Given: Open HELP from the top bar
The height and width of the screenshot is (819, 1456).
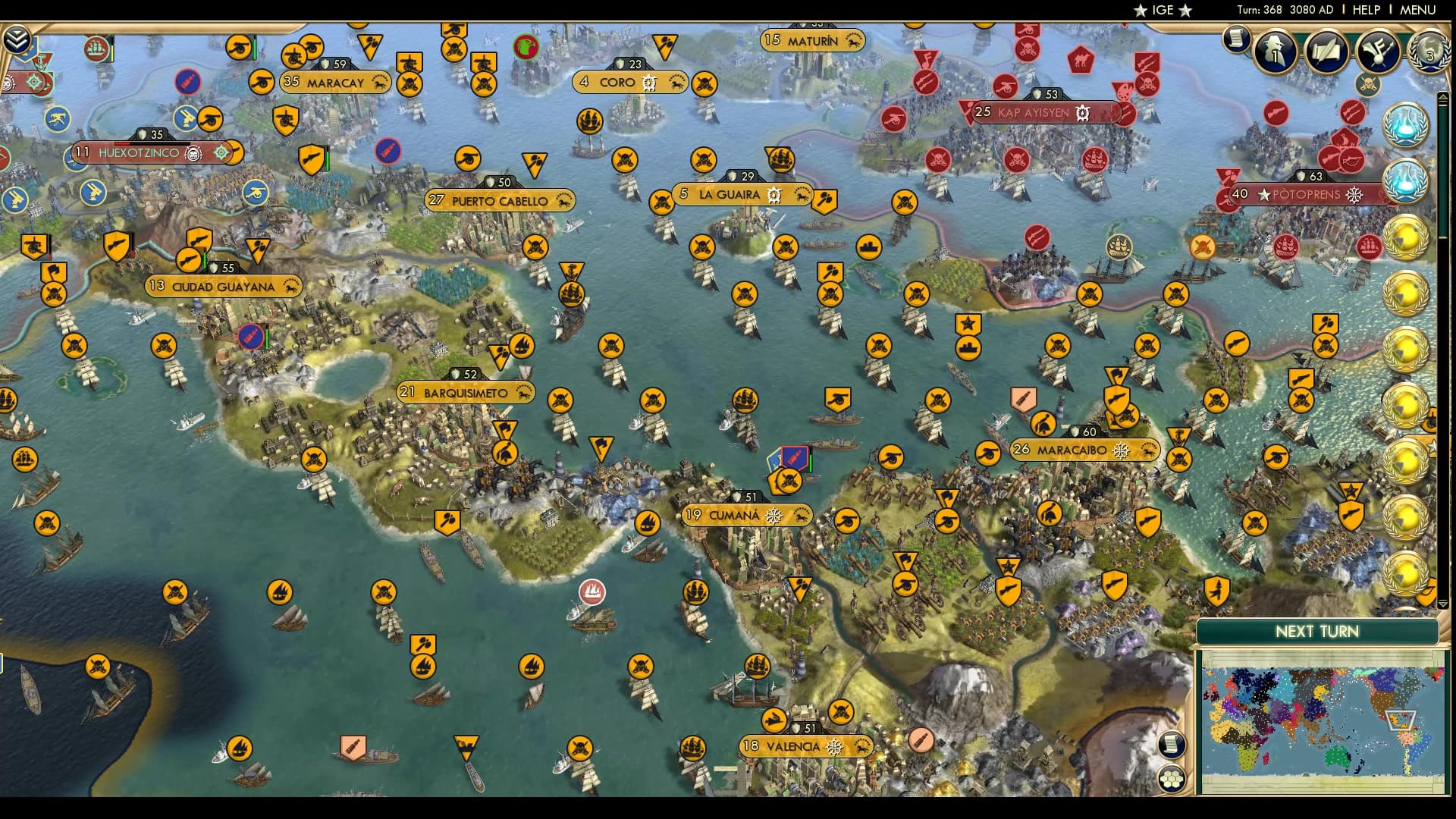Looking at the screenshot, I should click(x=1366, y=10).
